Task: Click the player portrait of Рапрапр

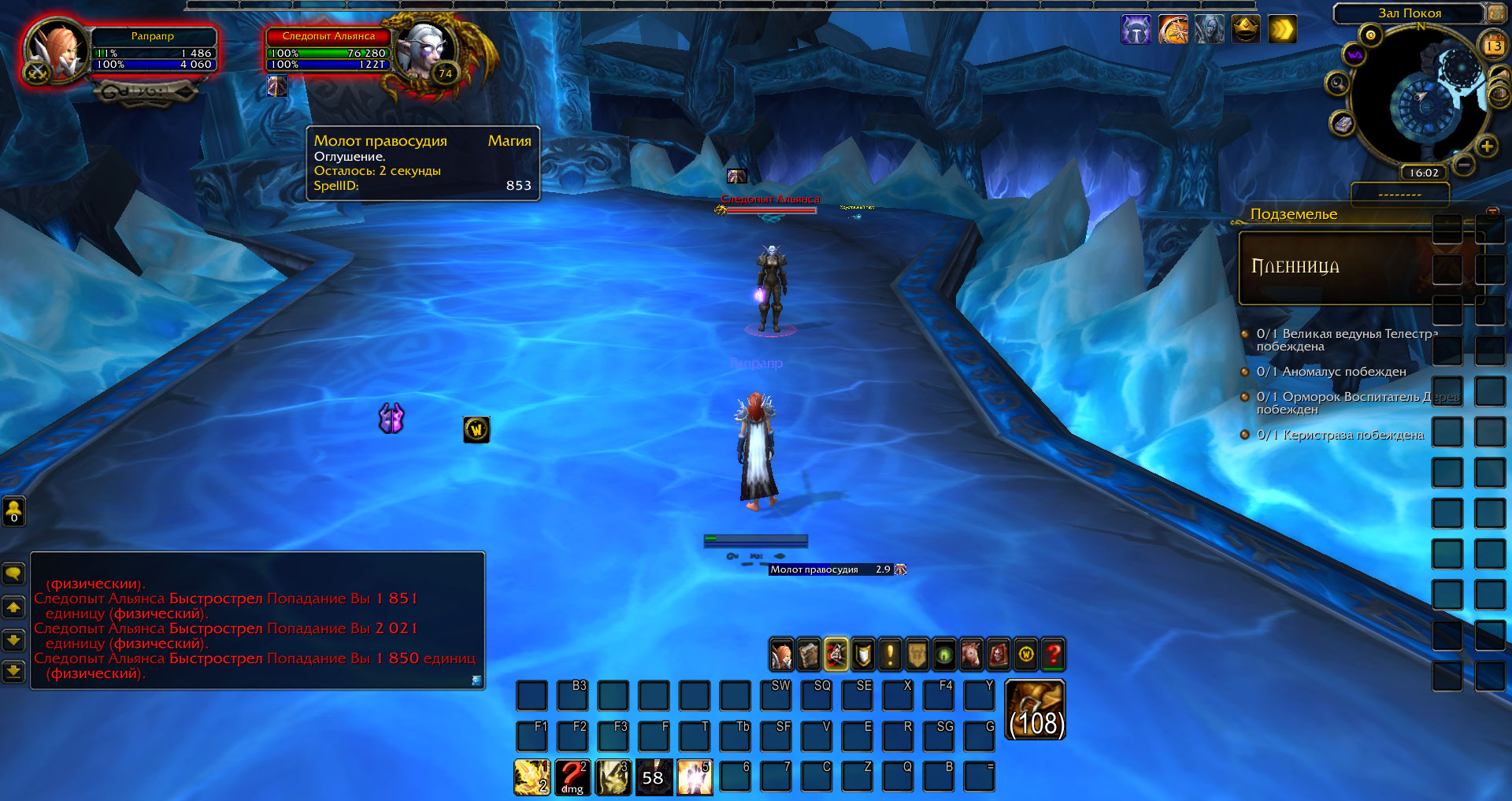Action: click(57, 51)
